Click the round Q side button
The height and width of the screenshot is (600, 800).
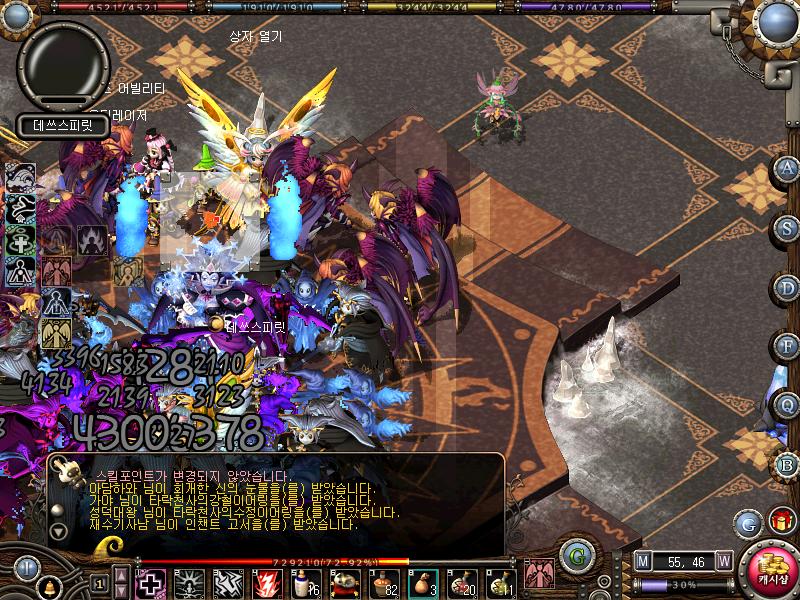click(787, 405)
